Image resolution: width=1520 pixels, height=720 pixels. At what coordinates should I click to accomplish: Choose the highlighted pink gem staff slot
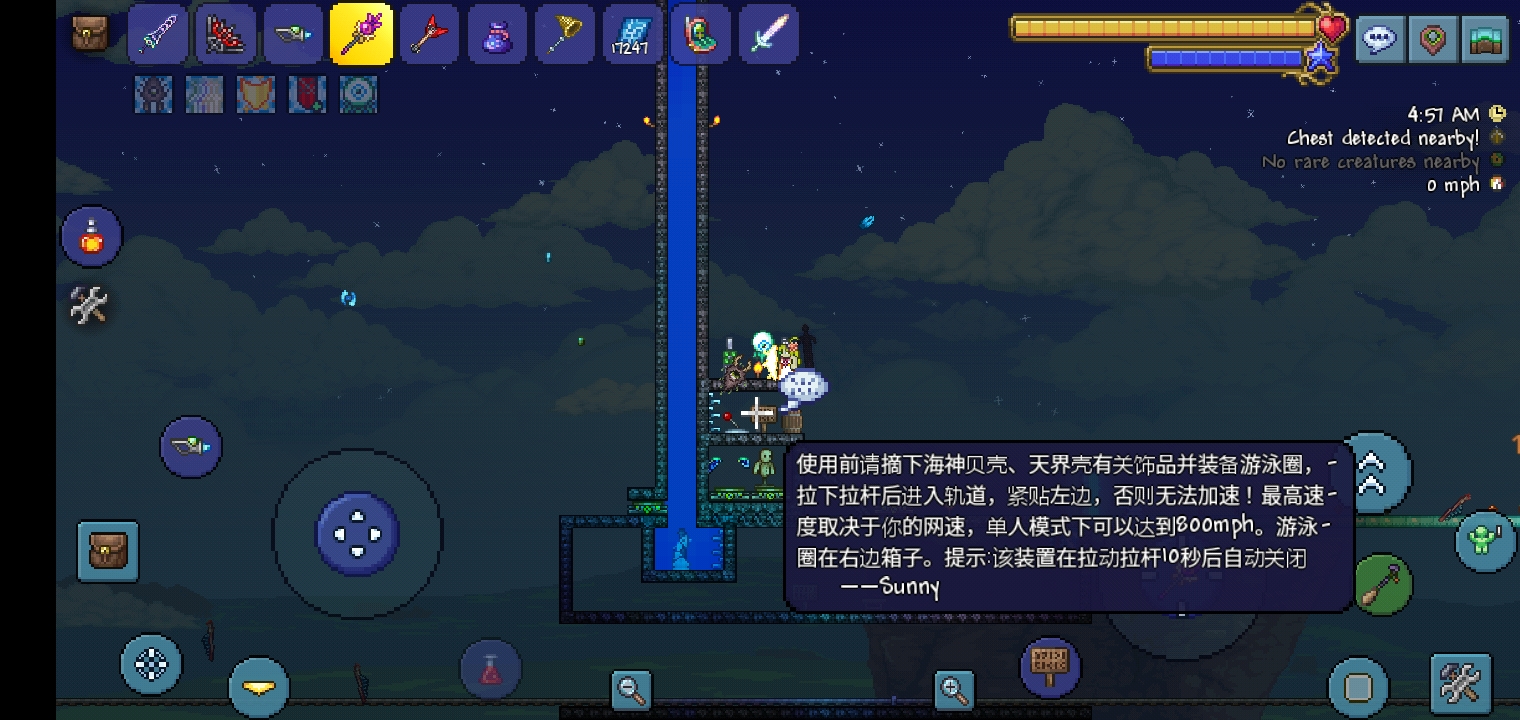(x=361, y=35)
